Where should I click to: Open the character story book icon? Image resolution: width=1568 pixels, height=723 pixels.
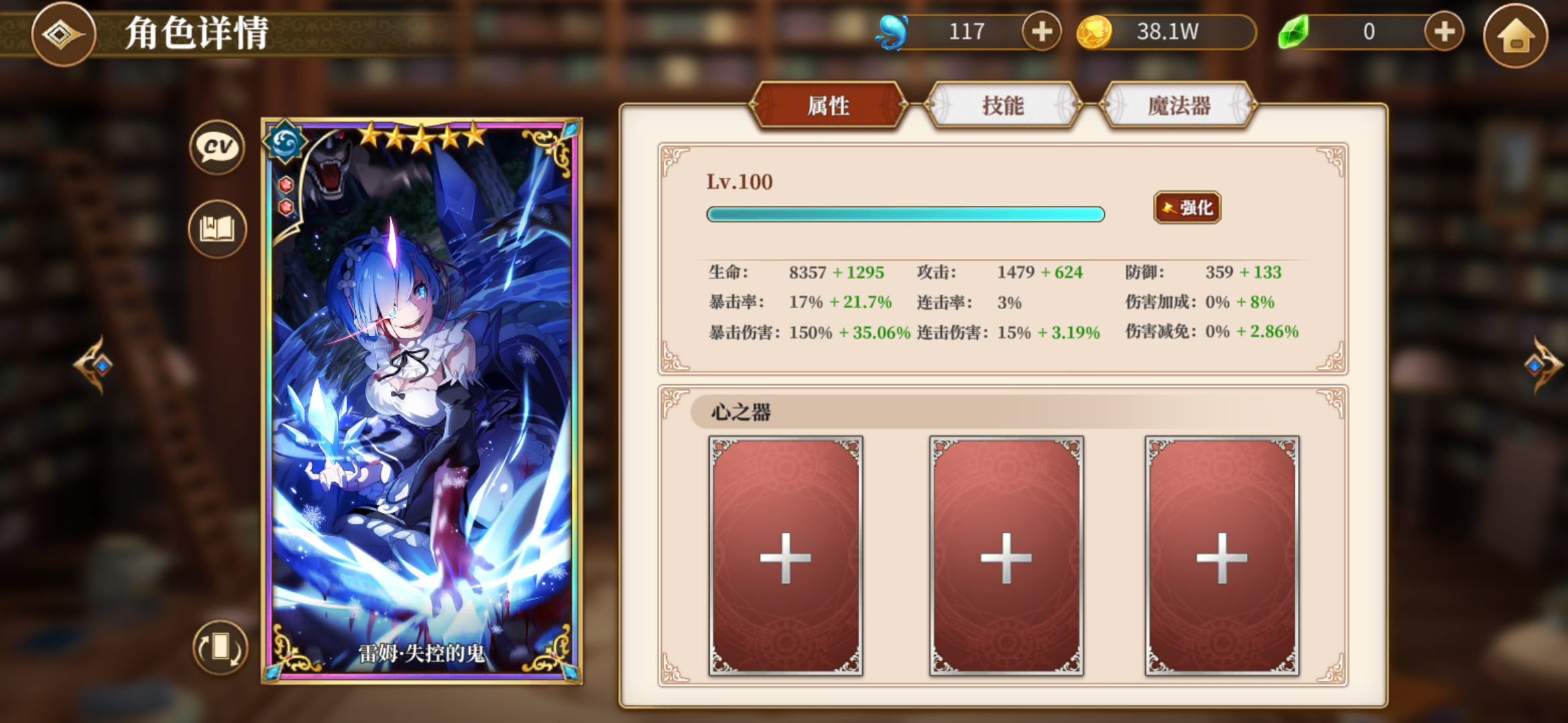(216, 229)
